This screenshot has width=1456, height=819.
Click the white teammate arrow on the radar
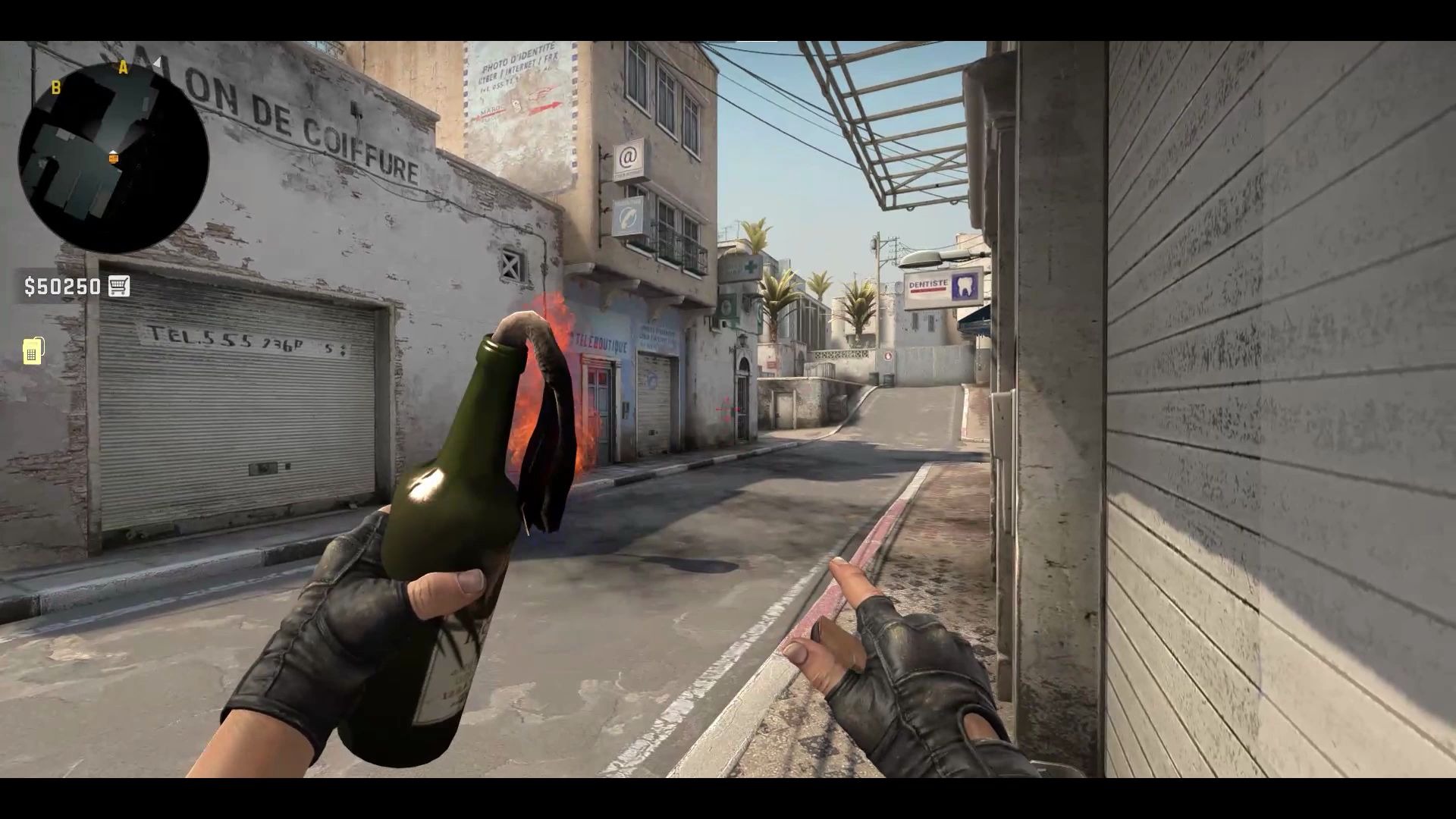tap(158, 63)
